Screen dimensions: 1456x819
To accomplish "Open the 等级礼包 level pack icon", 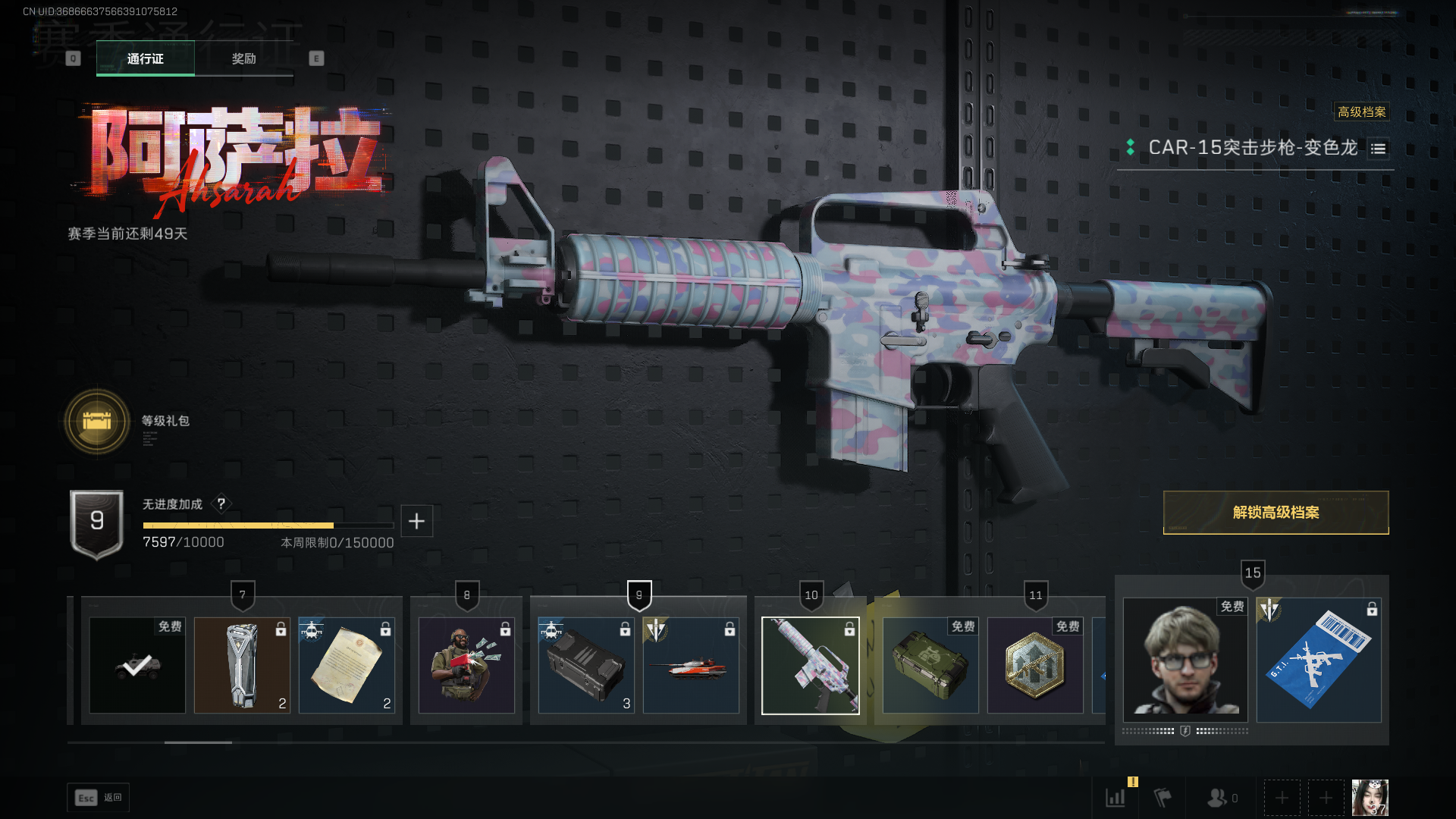I will (97, 421).
